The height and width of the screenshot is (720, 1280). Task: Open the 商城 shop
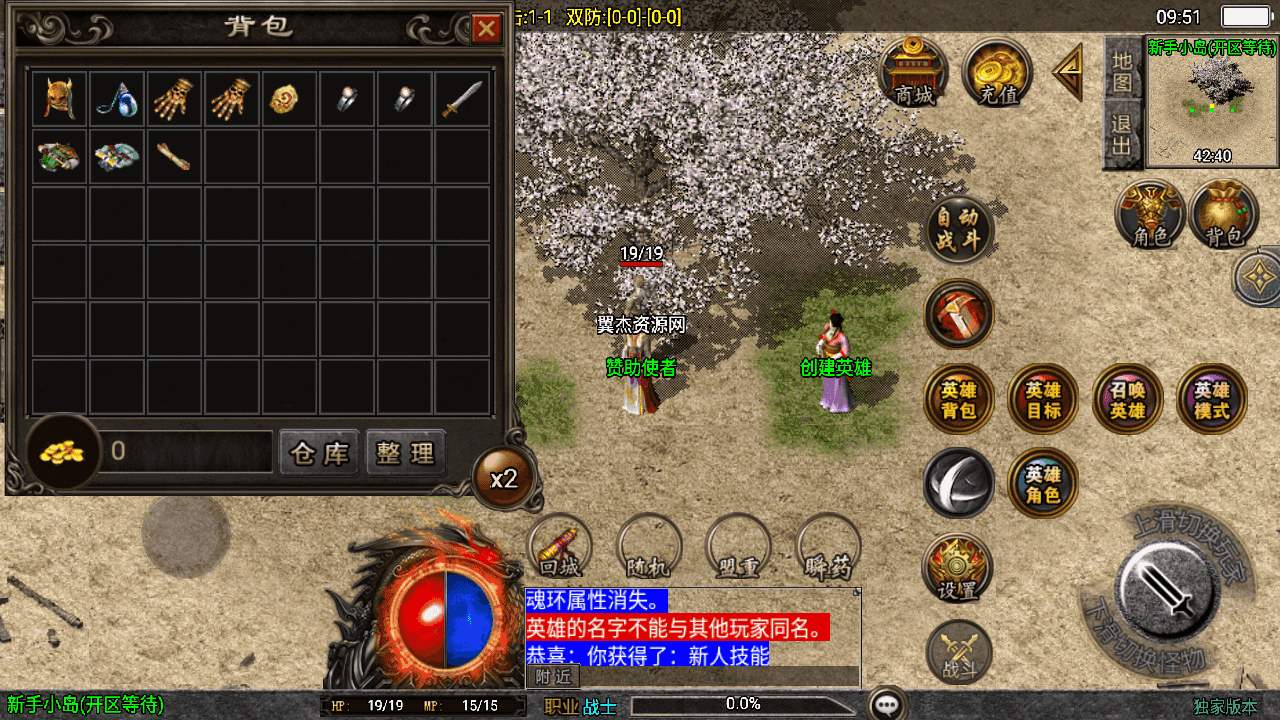[914, 72]
